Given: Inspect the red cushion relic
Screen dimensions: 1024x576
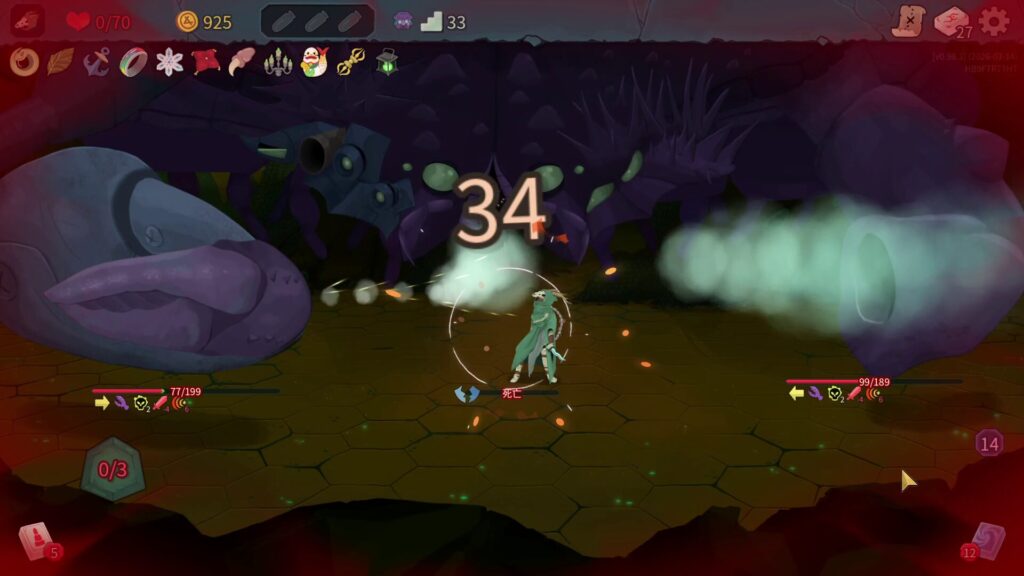Looking at the screenshot, I should coord(206,62).
